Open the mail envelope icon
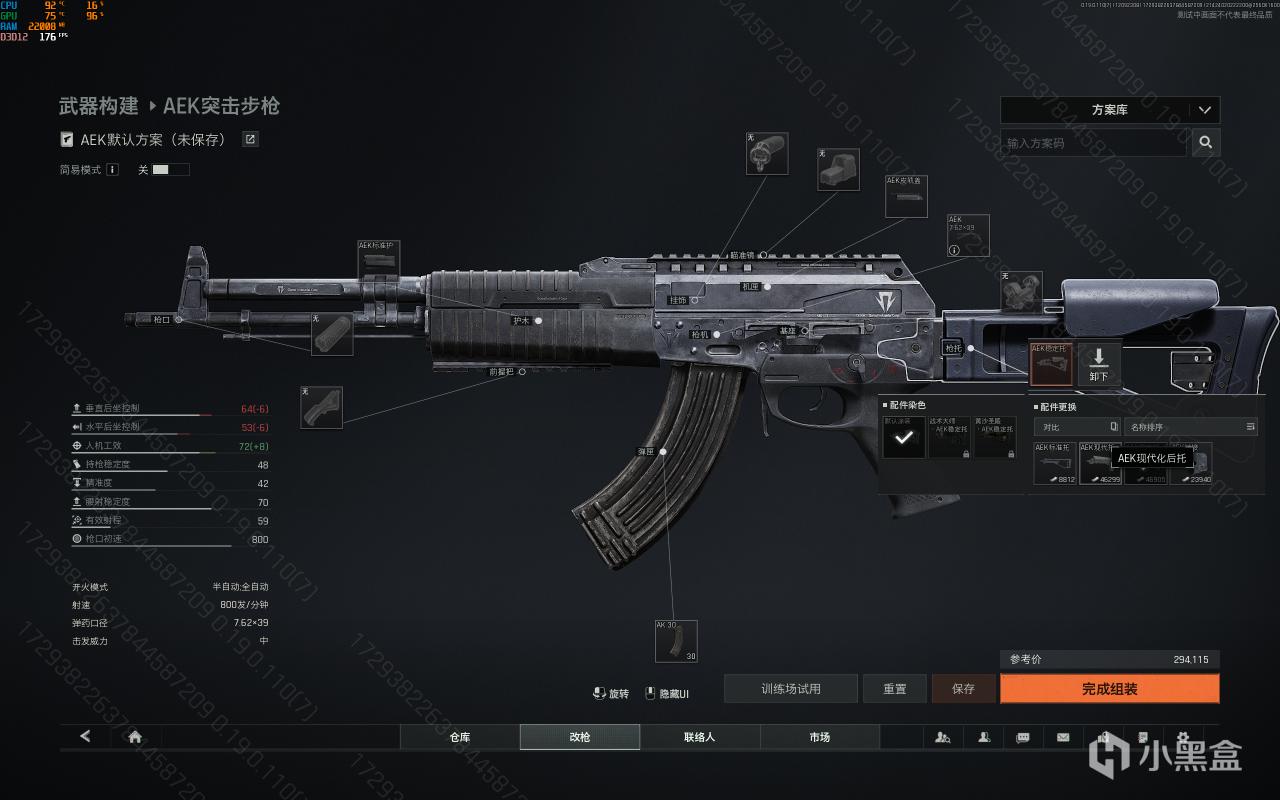1280x800 pixels. click(x=1063, y=737)
